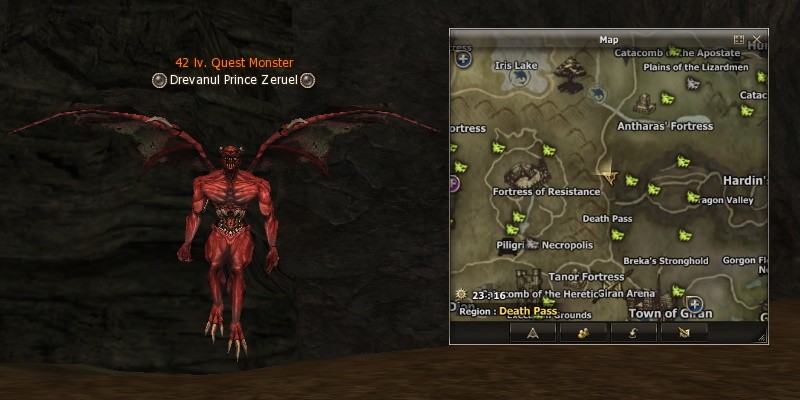Click the swirl-icon button below the map
Image resolution: width=800 pixels, height=400 pixels.
click(633, 332)
